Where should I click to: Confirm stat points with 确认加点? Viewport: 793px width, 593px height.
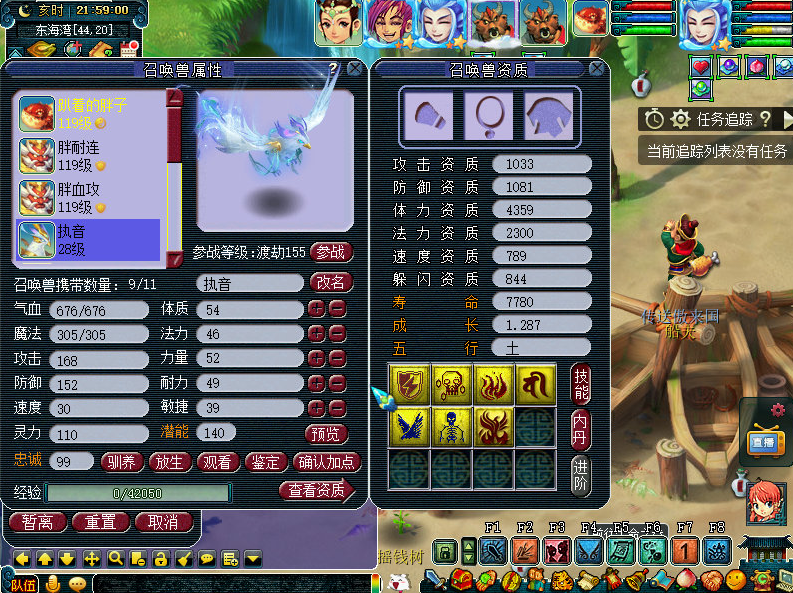point(326,462)
